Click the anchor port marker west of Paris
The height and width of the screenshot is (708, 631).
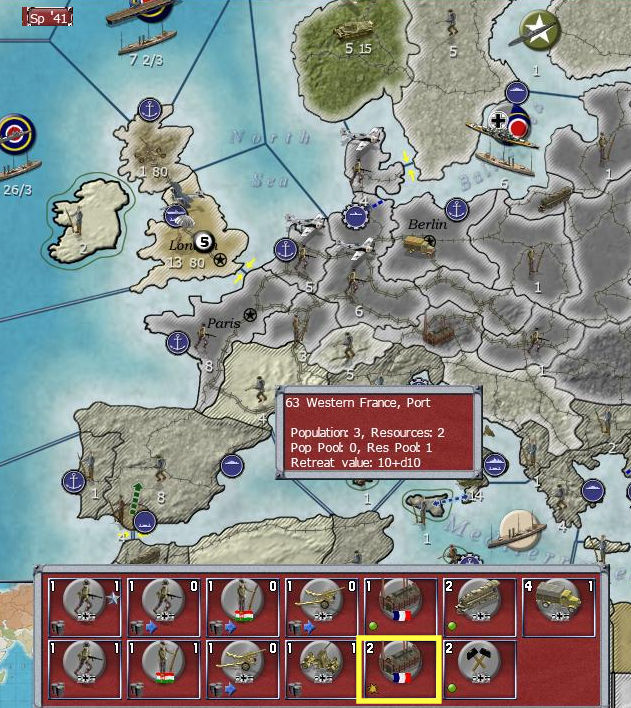179,342
